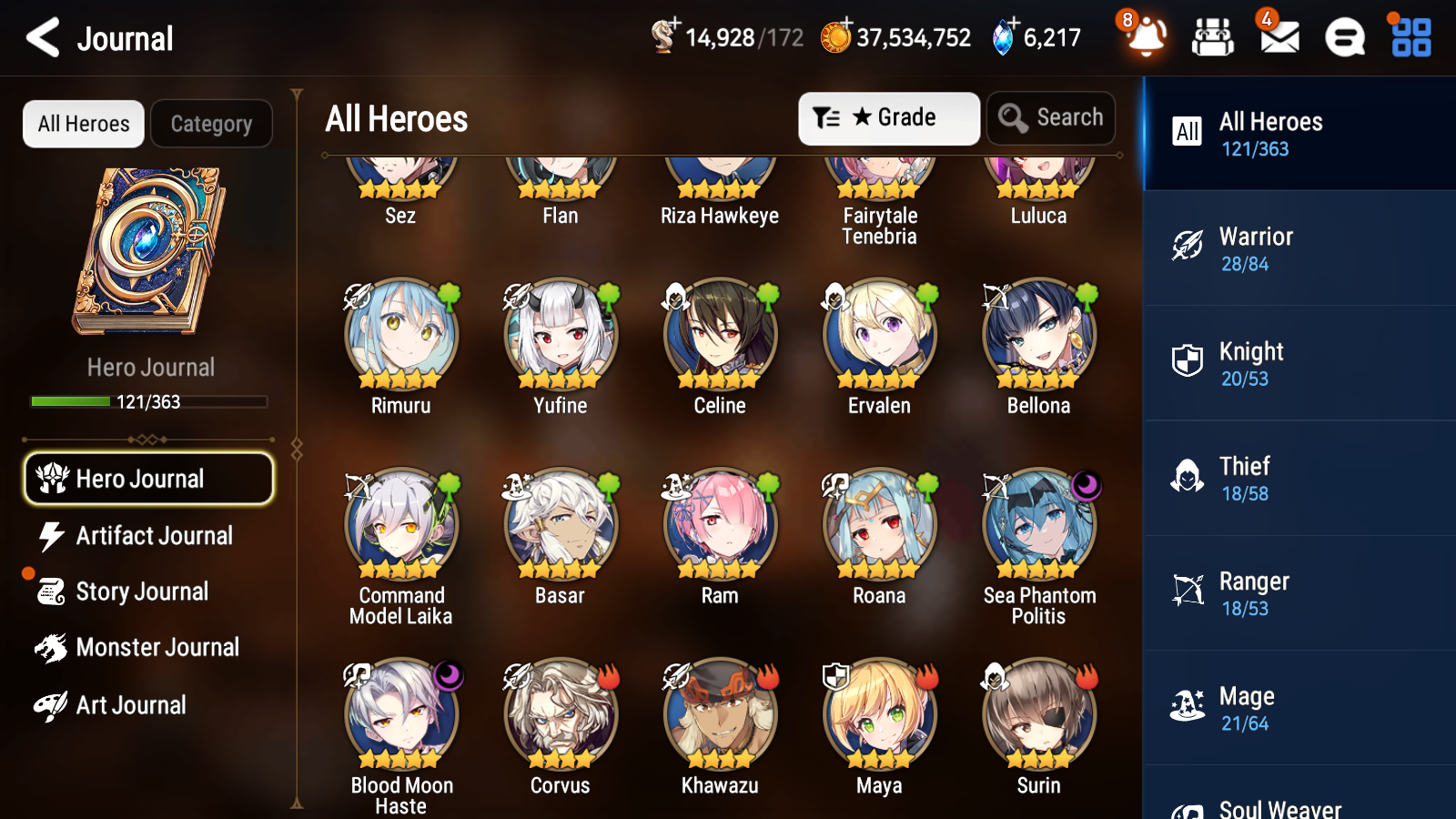
Task: Open the notification bell with 8 alerts
Action: 1146,38
